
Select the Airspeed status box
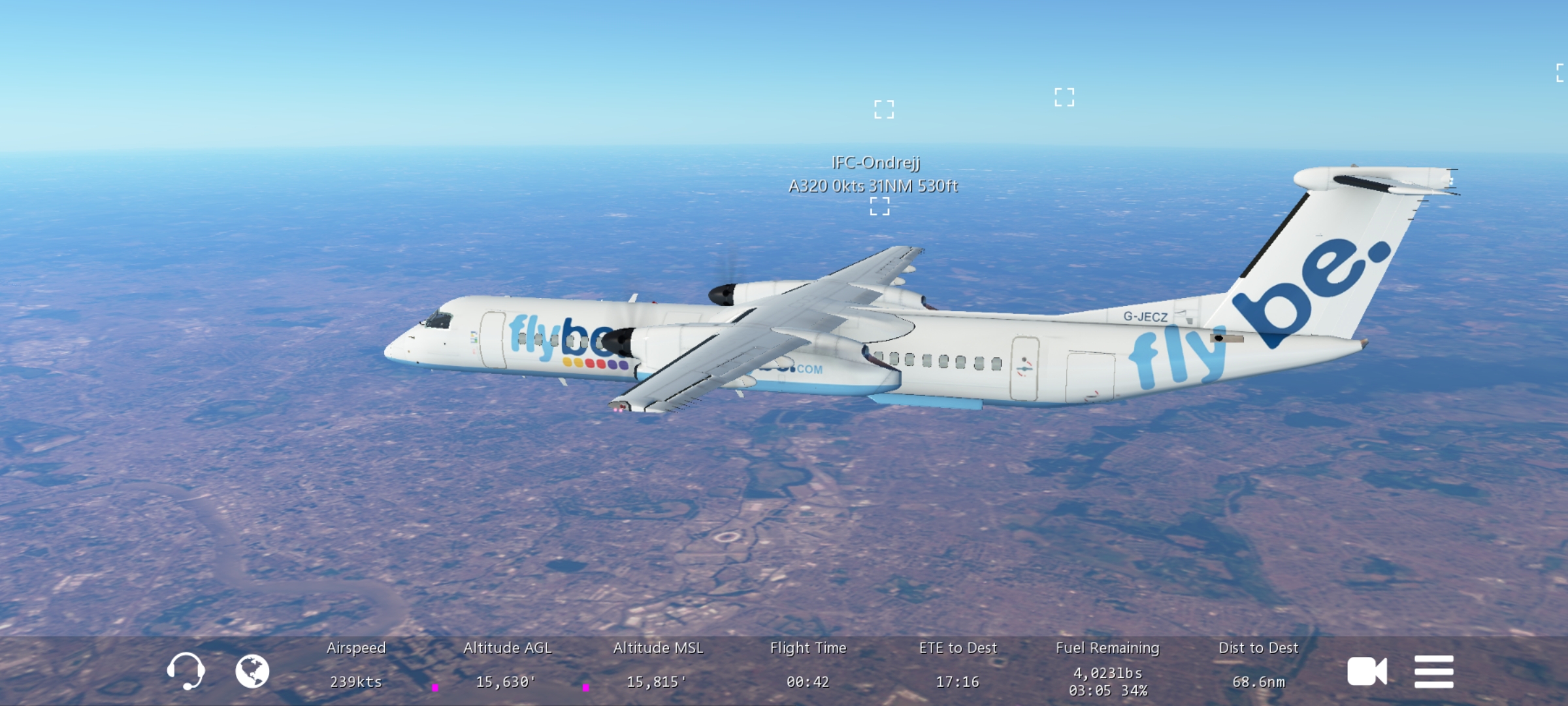(x=356, y=665)
